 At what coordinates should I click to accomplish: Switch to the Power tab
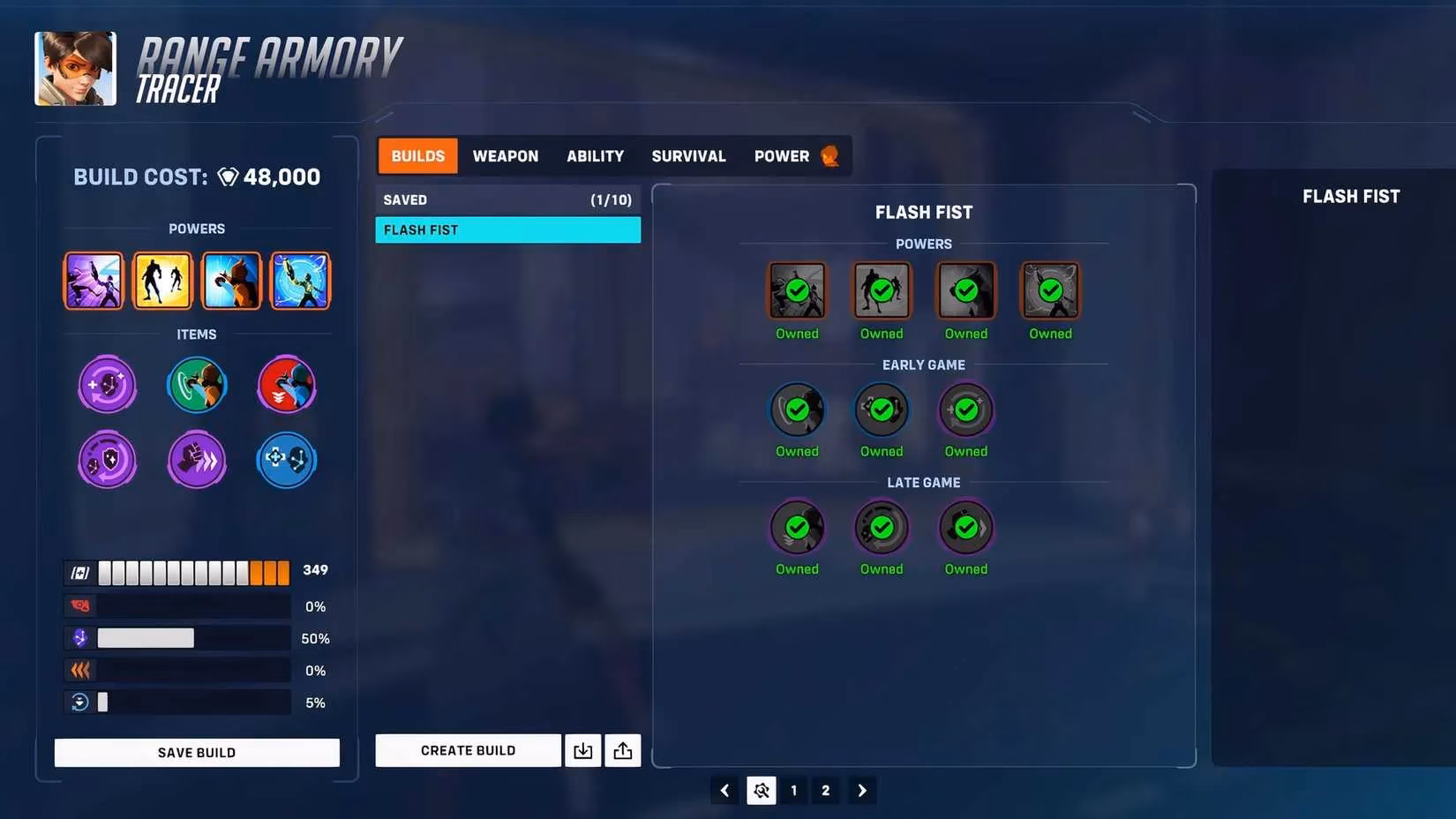pyautogui.click(x=783, y=156)
